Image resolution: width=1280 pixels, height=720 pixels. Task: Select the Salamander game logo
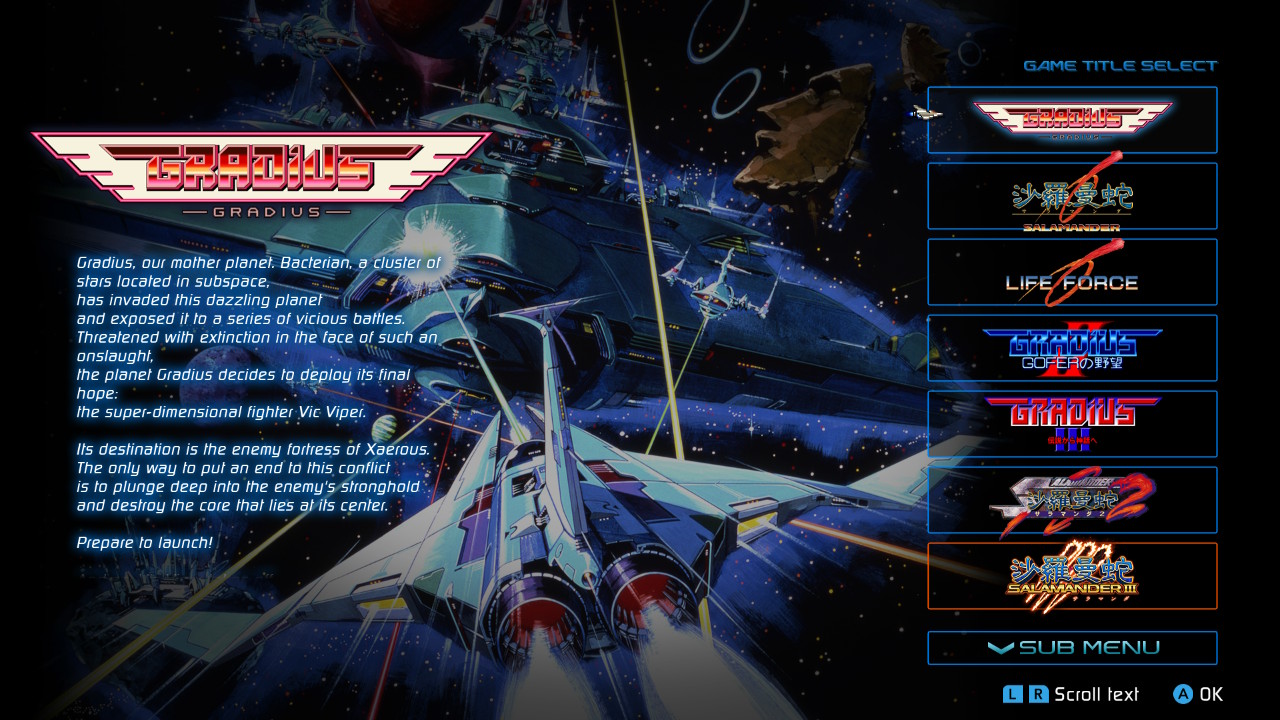coord(1072,195)
